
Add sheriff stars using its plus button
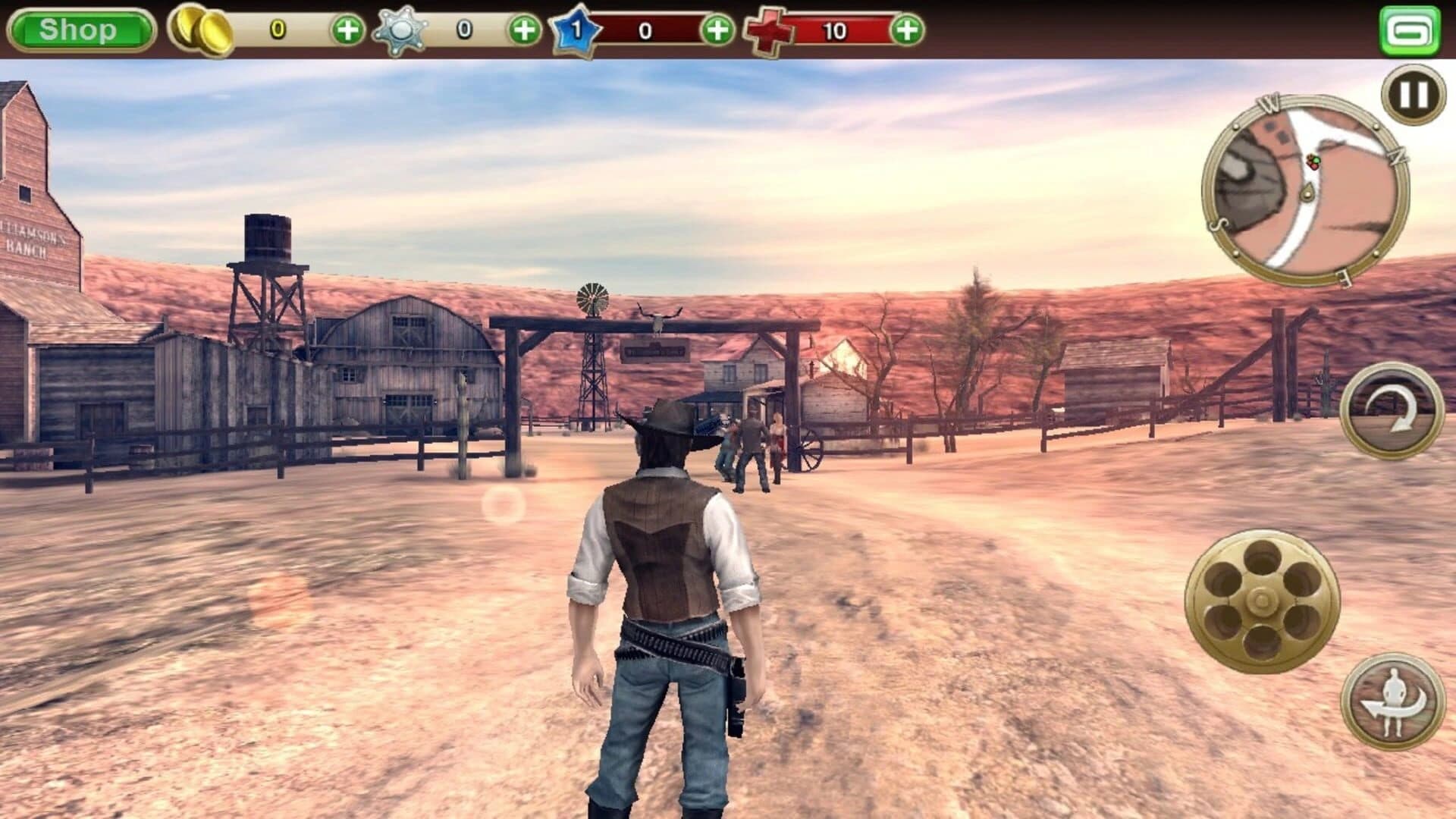524,30
